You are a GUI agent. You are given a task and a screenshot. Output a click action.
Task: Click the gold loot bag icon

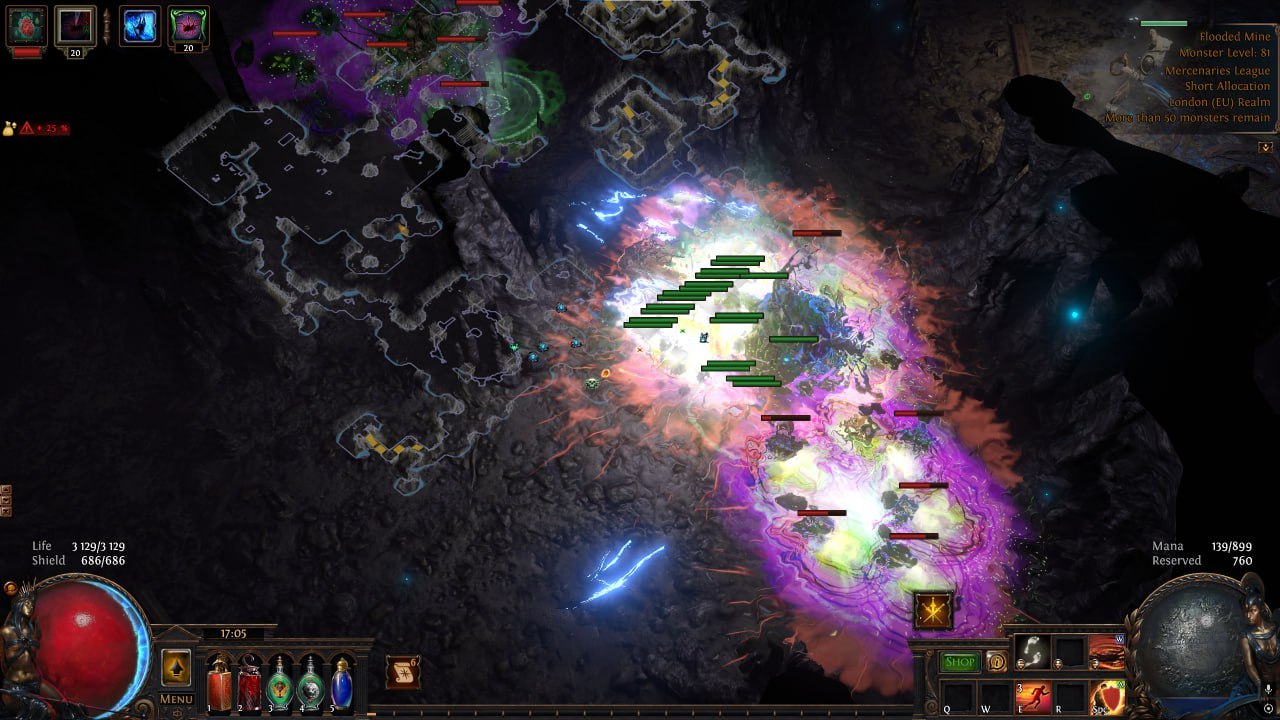pyautogui.click(x=9, y=129)
